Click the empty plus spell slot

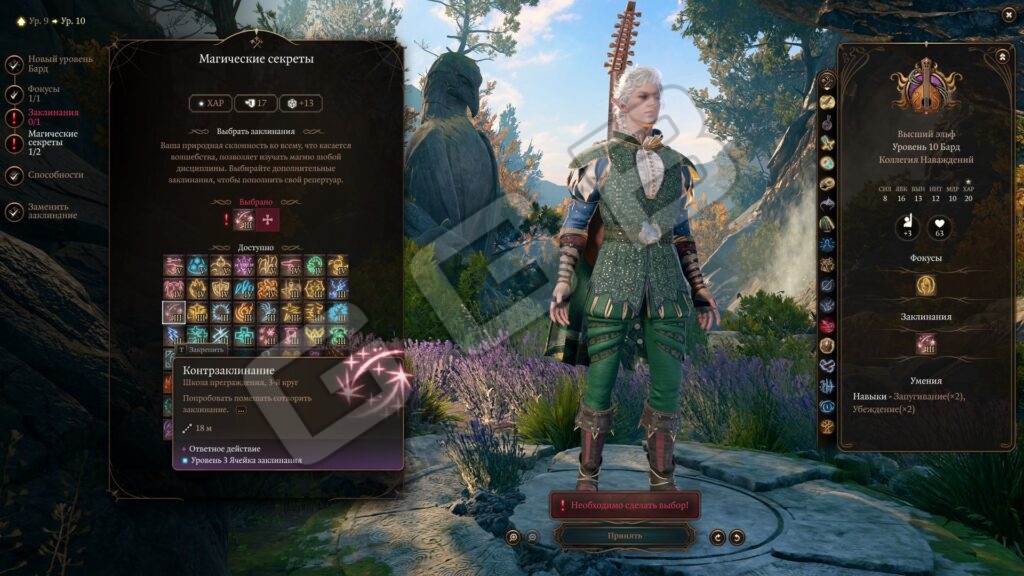click(x=268, y=220)
